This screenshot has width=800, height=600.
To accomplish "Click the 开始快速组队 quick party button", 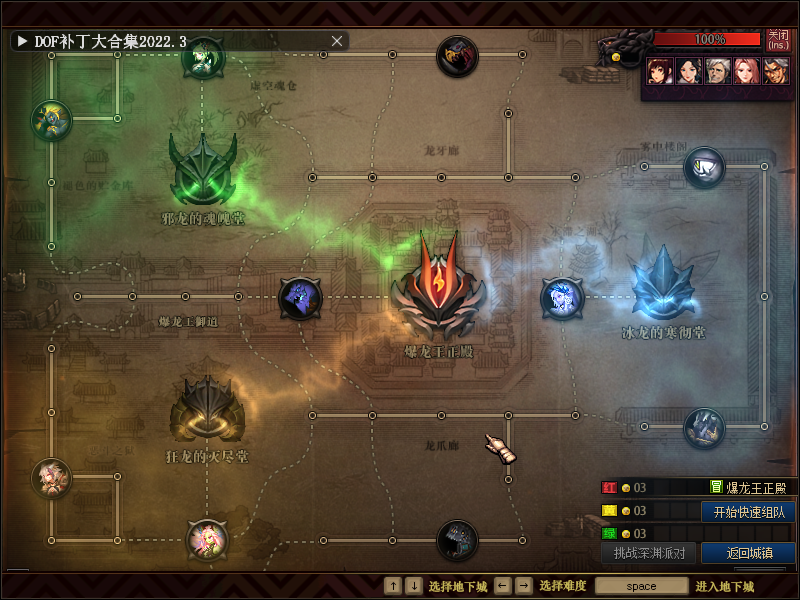I will [x=748, y=511].
